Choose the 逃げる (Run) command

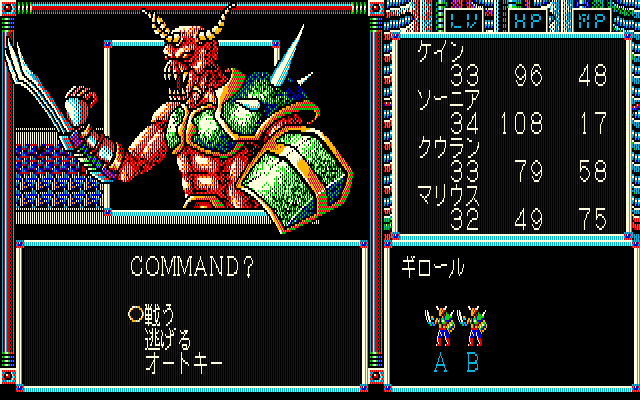click(x=169, y=334)
